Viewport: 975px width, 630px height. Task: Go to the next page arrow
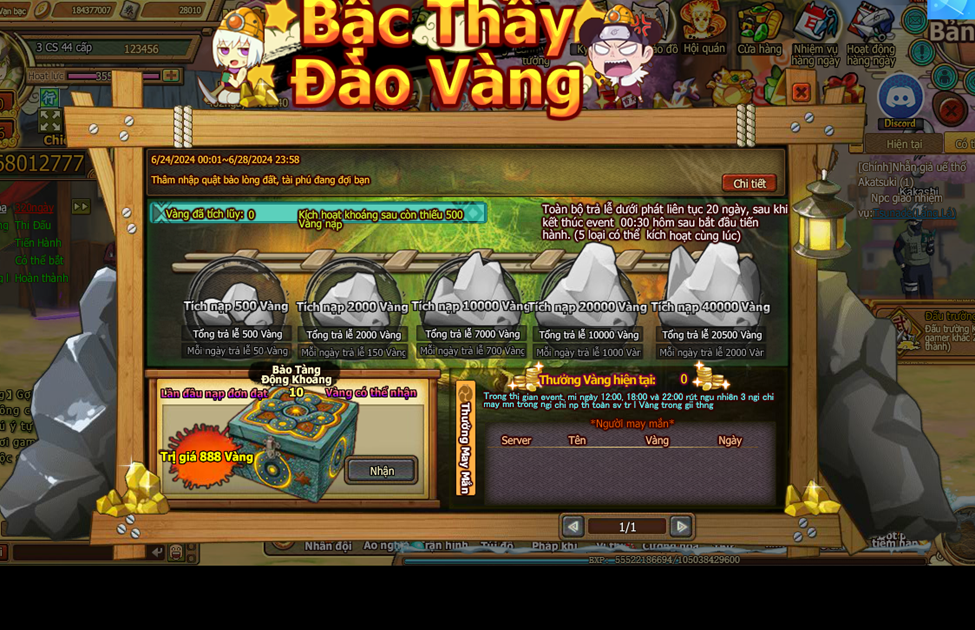coord(681,526)
